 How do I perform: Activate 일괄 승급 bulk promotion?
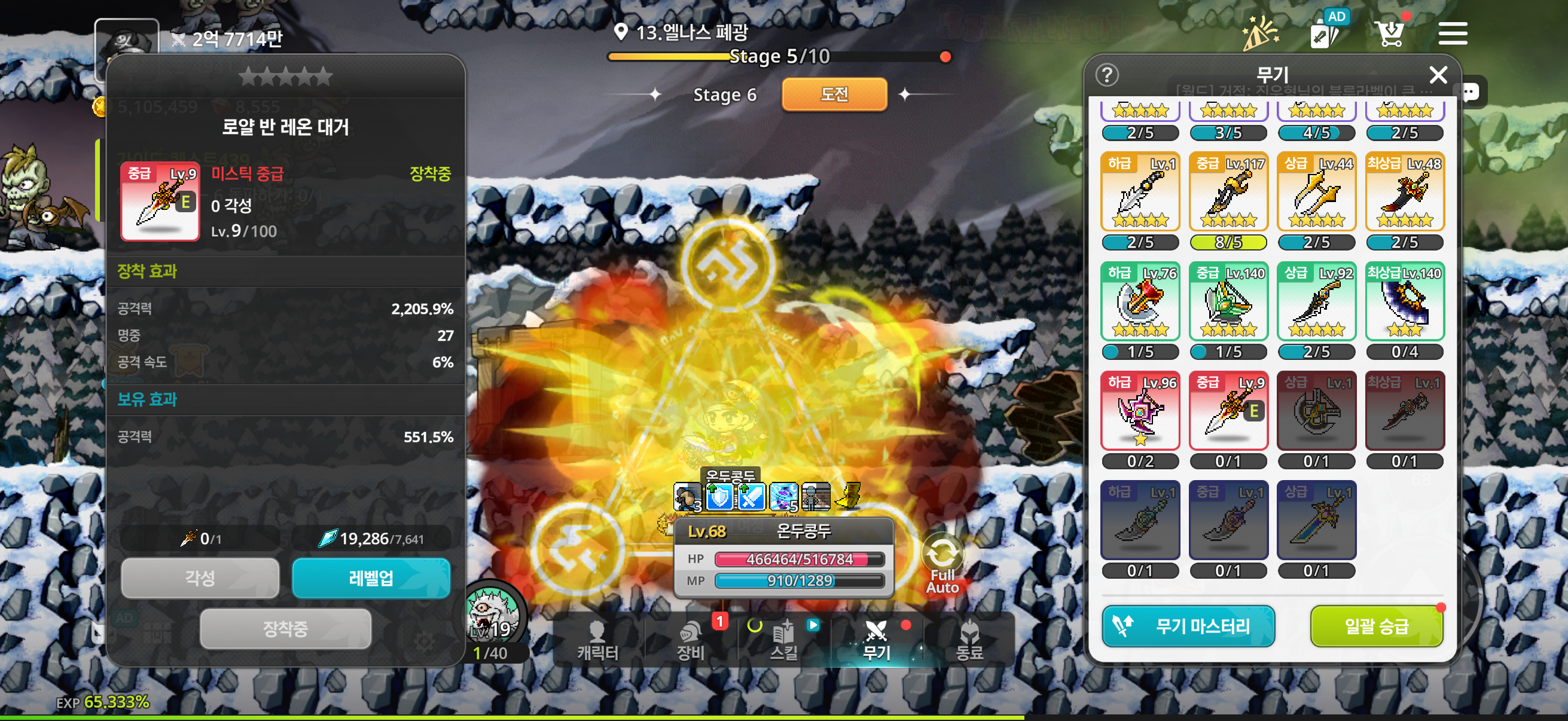1375,625
